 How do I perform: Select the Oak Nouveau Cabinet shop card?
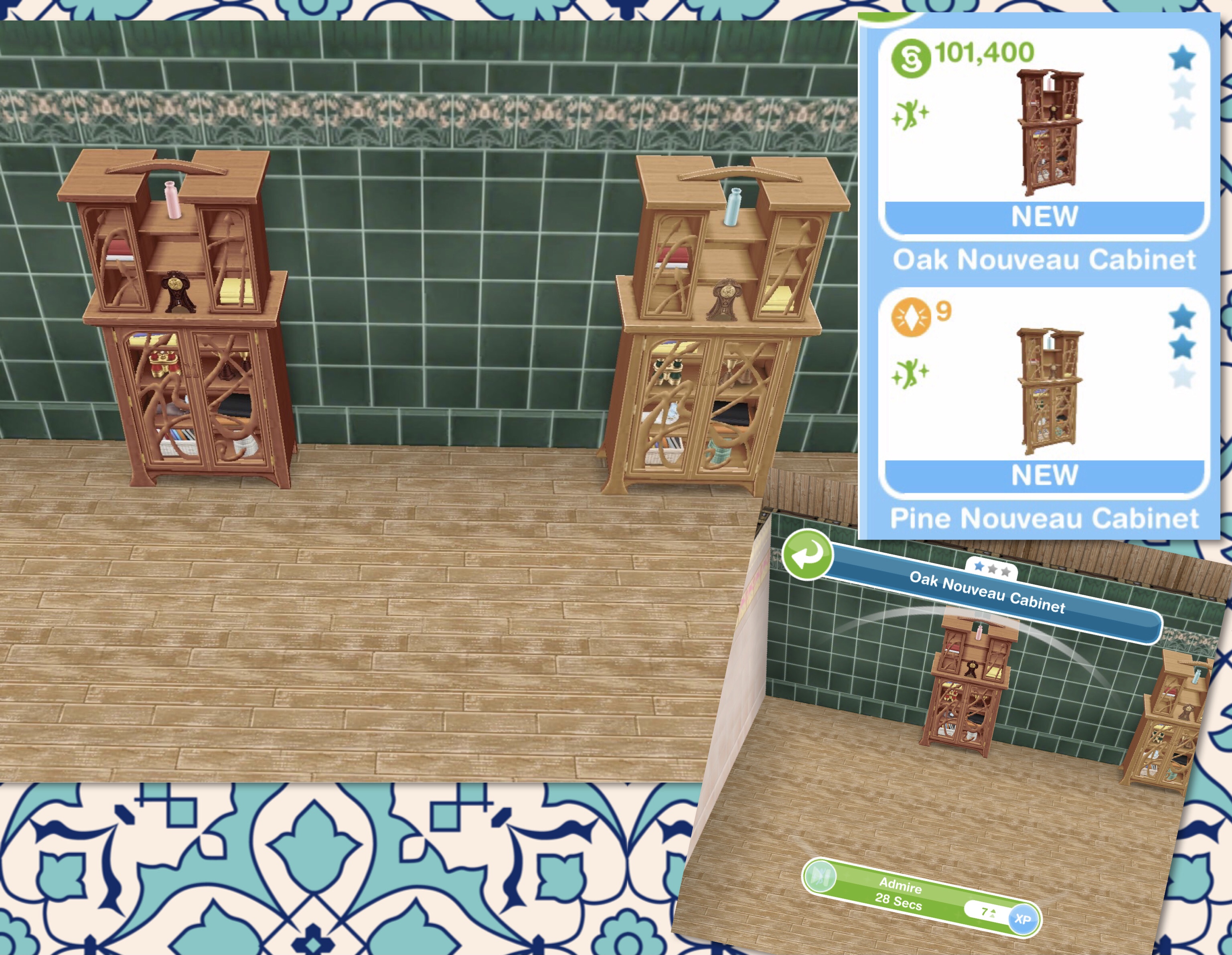[x=1044, y=136]
